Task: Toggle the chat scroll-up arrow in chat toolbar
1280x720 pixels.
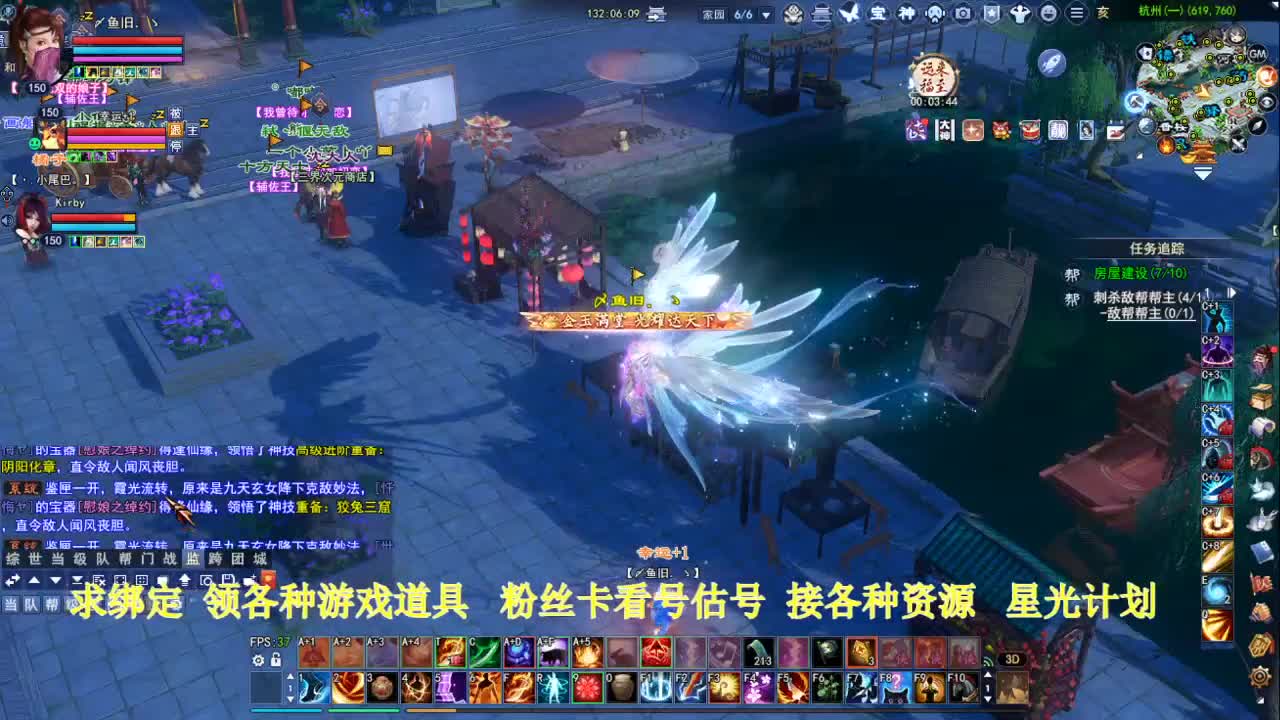Action: pyautogui.click(x=33, y=581)
